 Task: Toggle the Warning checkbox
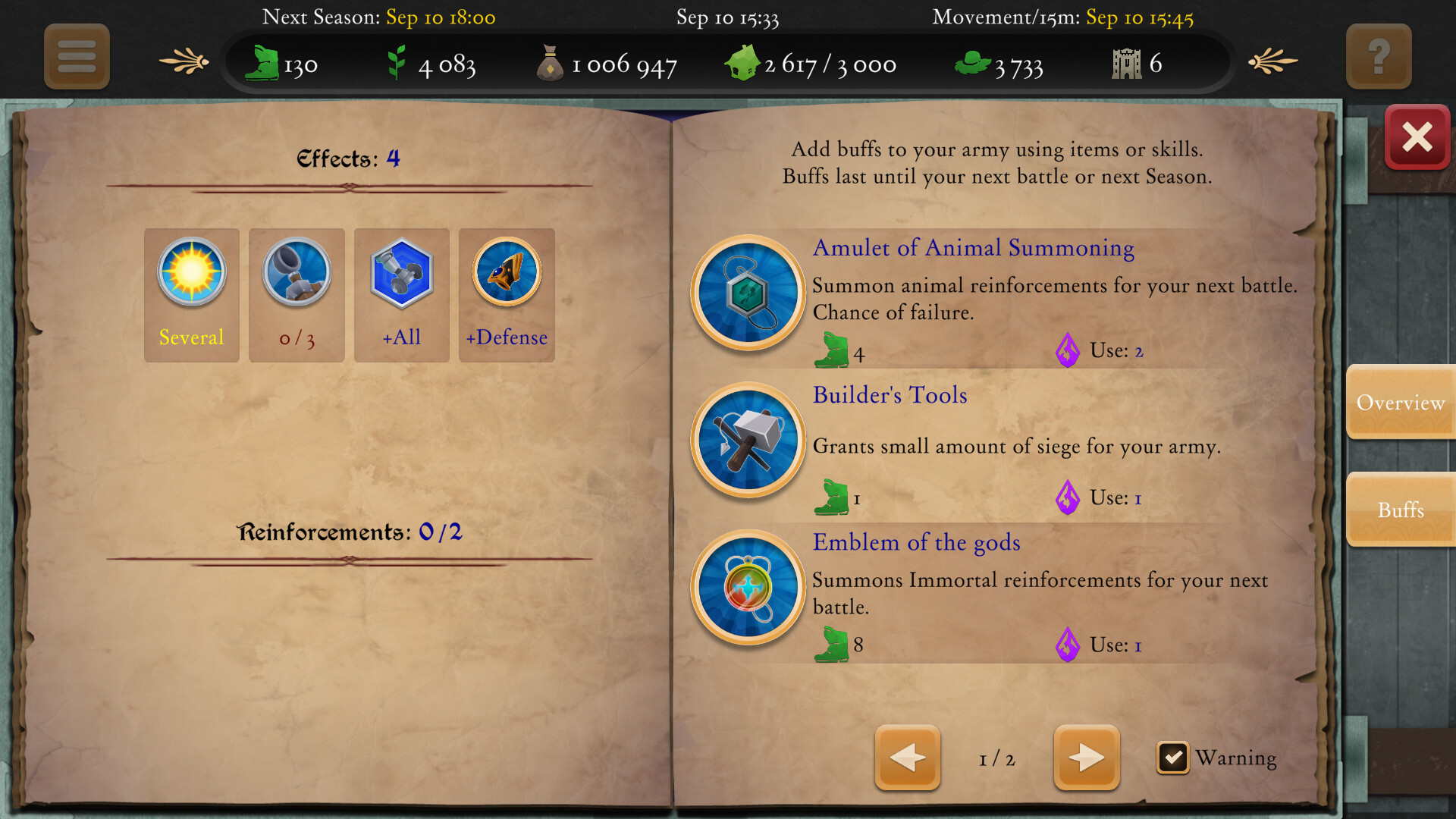tap(1172, 758)
